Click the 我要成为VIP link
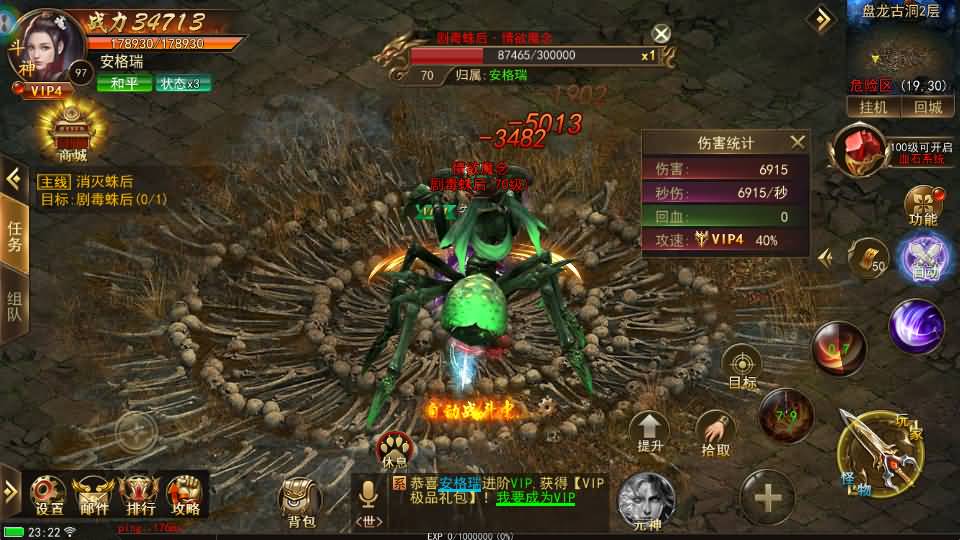This screenshot has width=960, height=540. (x=536, y=497)
